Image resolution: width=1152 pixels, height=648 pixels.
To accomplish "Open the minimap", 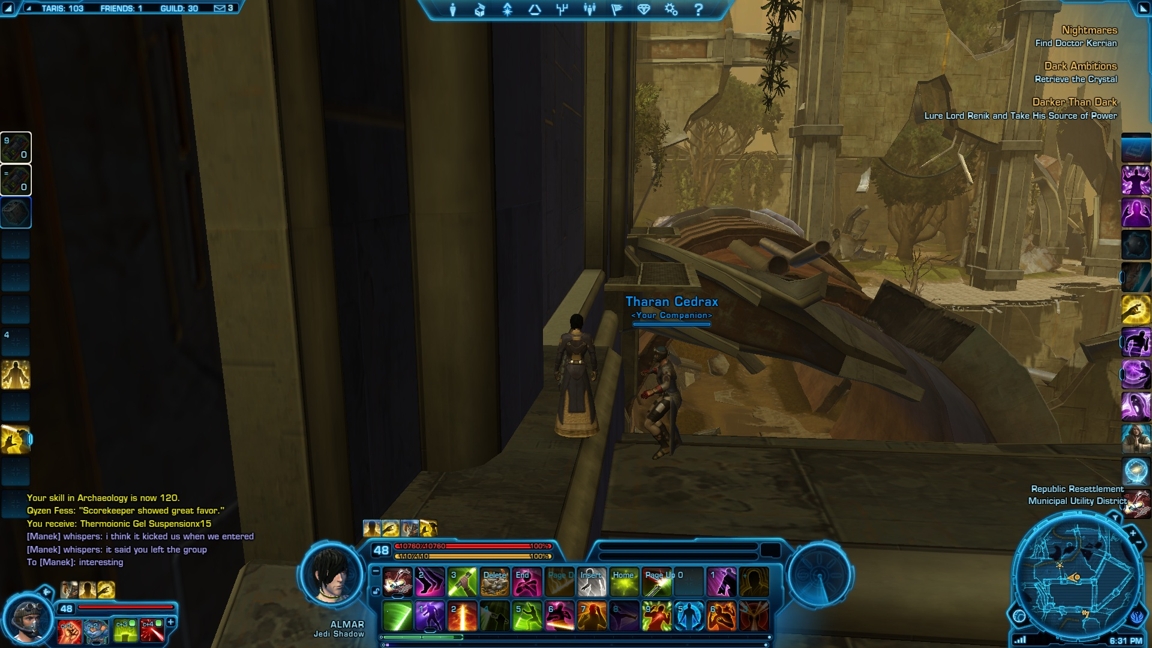I will click(x=1075, y=577).
